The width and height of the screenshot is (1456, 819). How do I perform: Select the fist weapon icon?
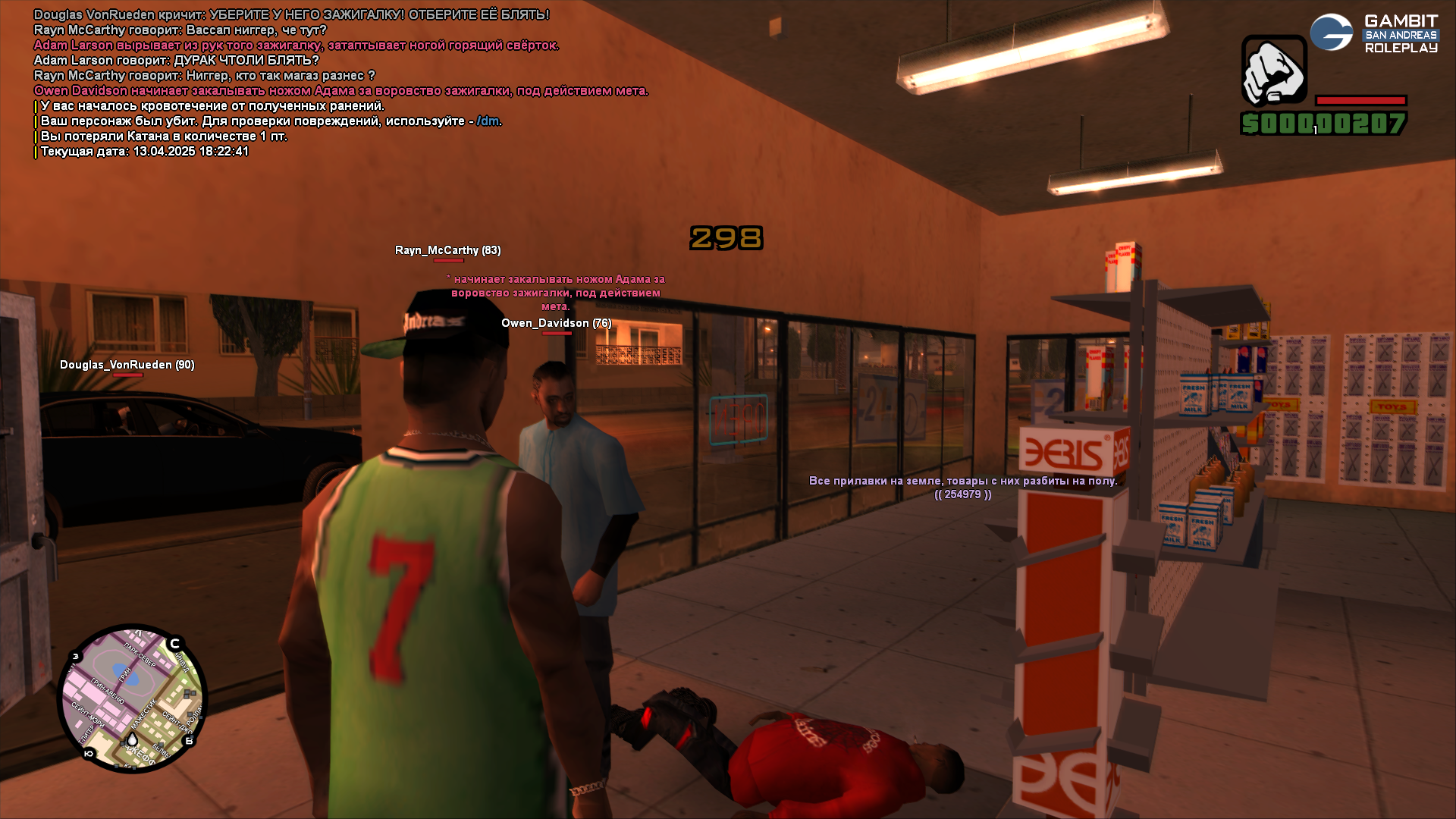tap(1274, 71)
